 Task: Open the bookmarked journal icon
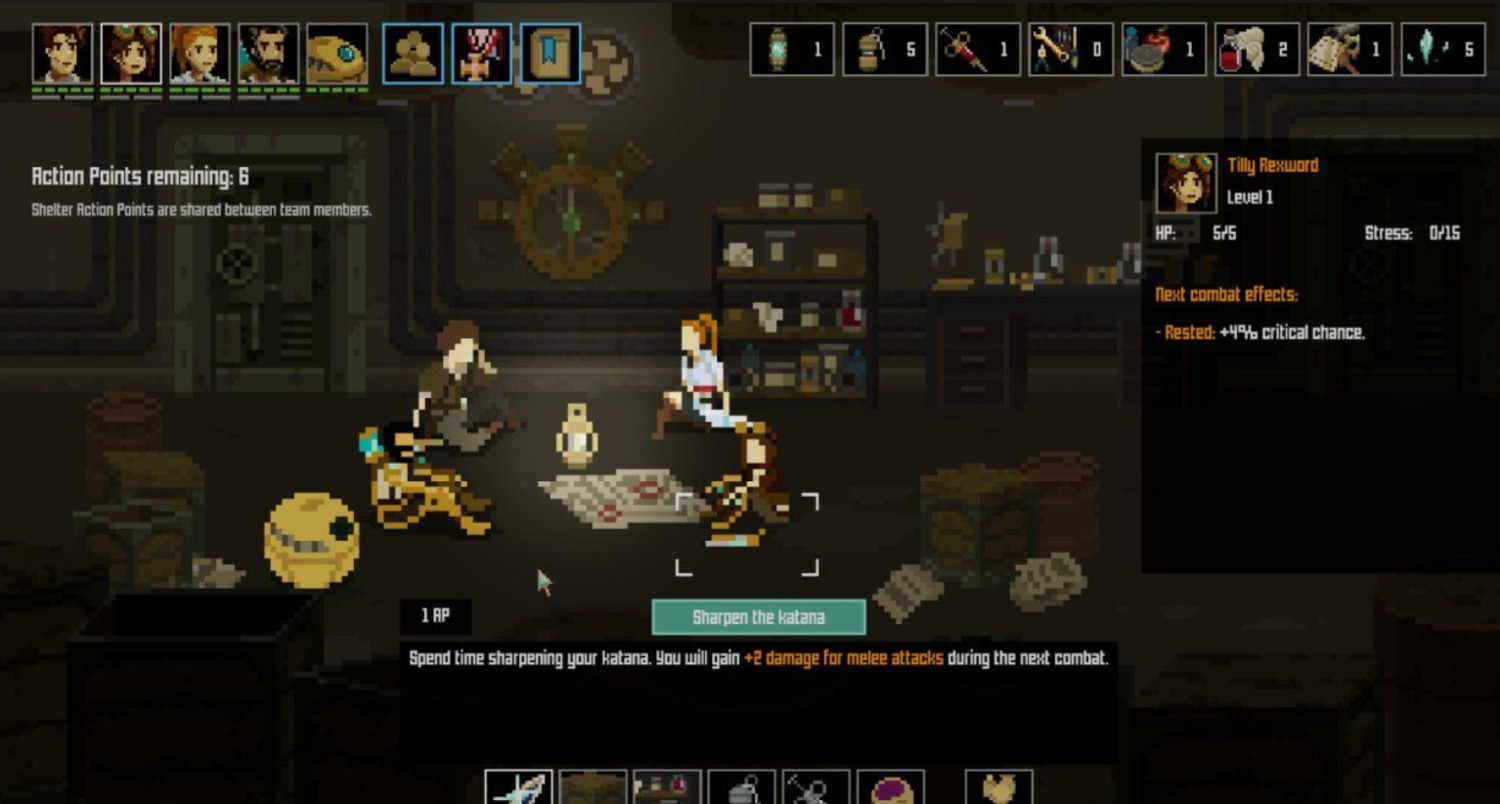[550, 54]
